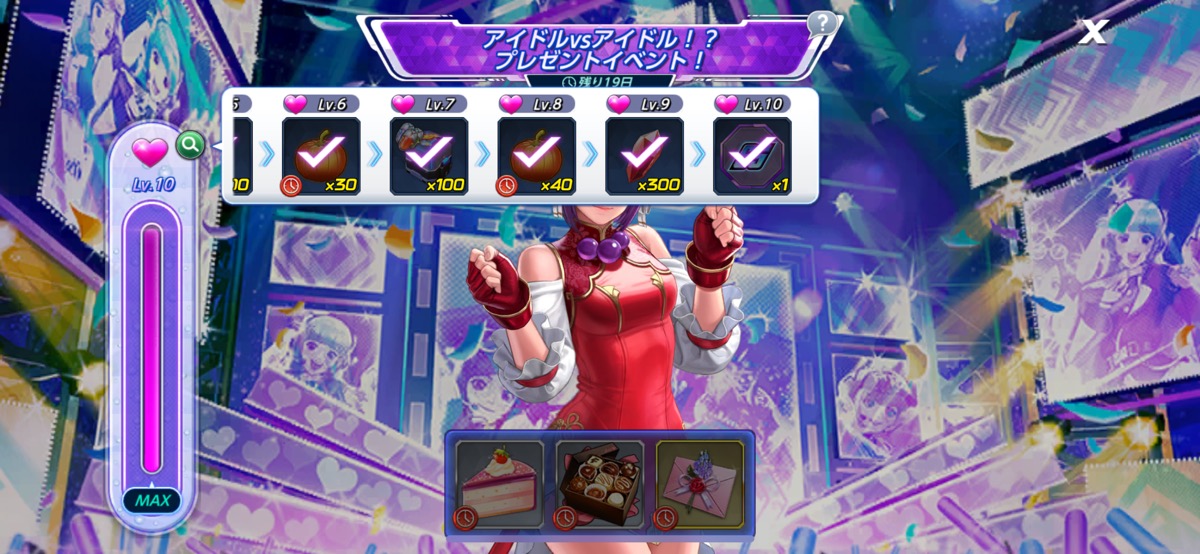Choose the chocolate box gift

598,484
